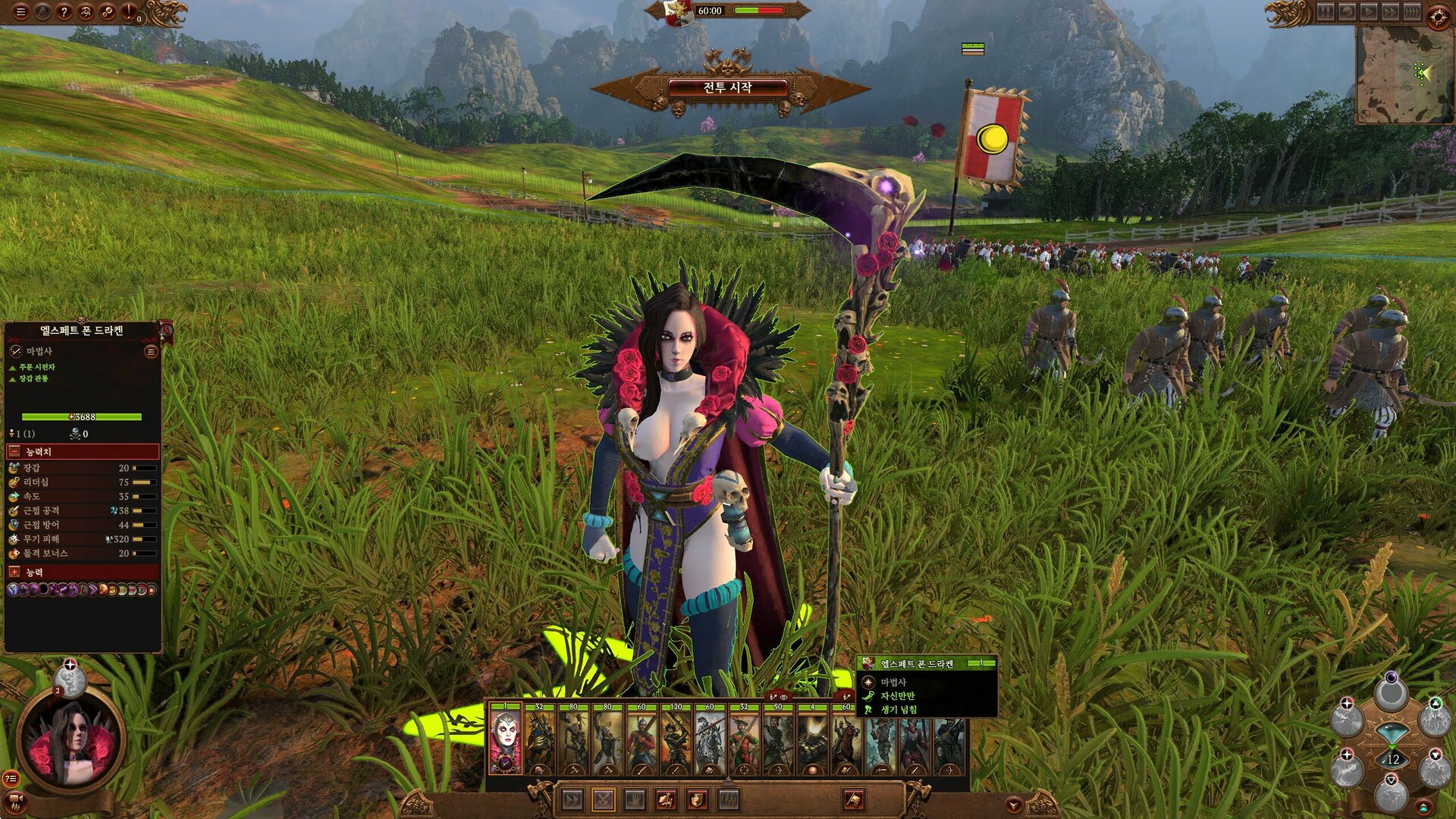Toggle running speed with the double-arrow button
This screenshot has width=1456, height=819.
pyautogui.click(x=572, y=799)
